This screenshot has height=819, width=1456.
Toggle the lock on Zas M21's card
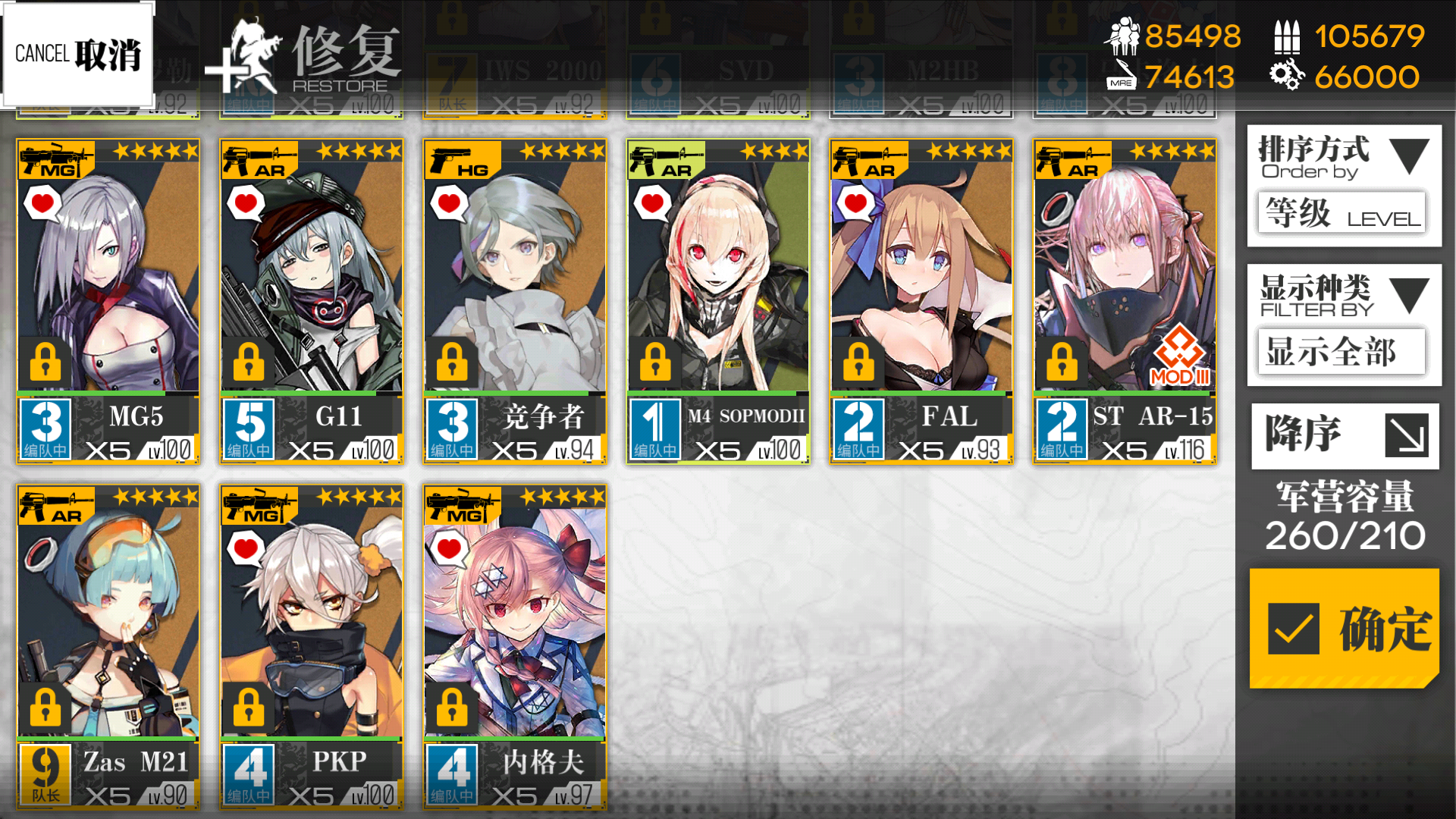click(x=44, y=708)
